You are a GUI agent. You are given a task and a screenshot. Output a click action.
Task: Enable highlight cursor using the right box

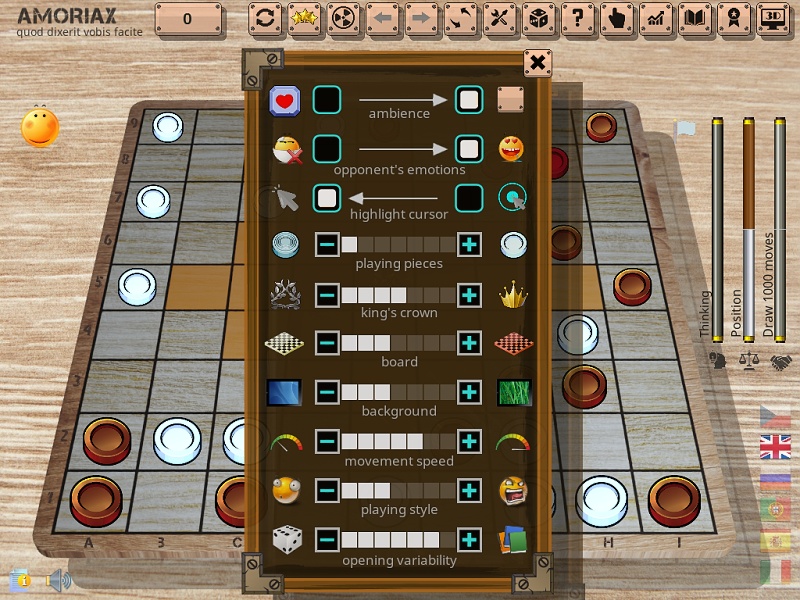pyautogui.click(x=469, y=197)
